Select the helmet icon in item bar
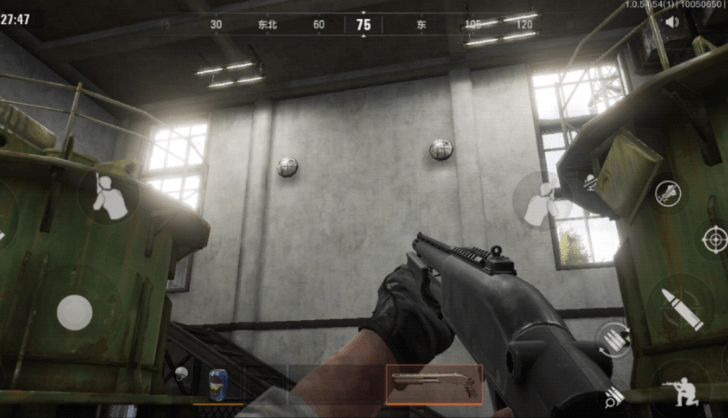The image size is (728, 418). point(182,375)
